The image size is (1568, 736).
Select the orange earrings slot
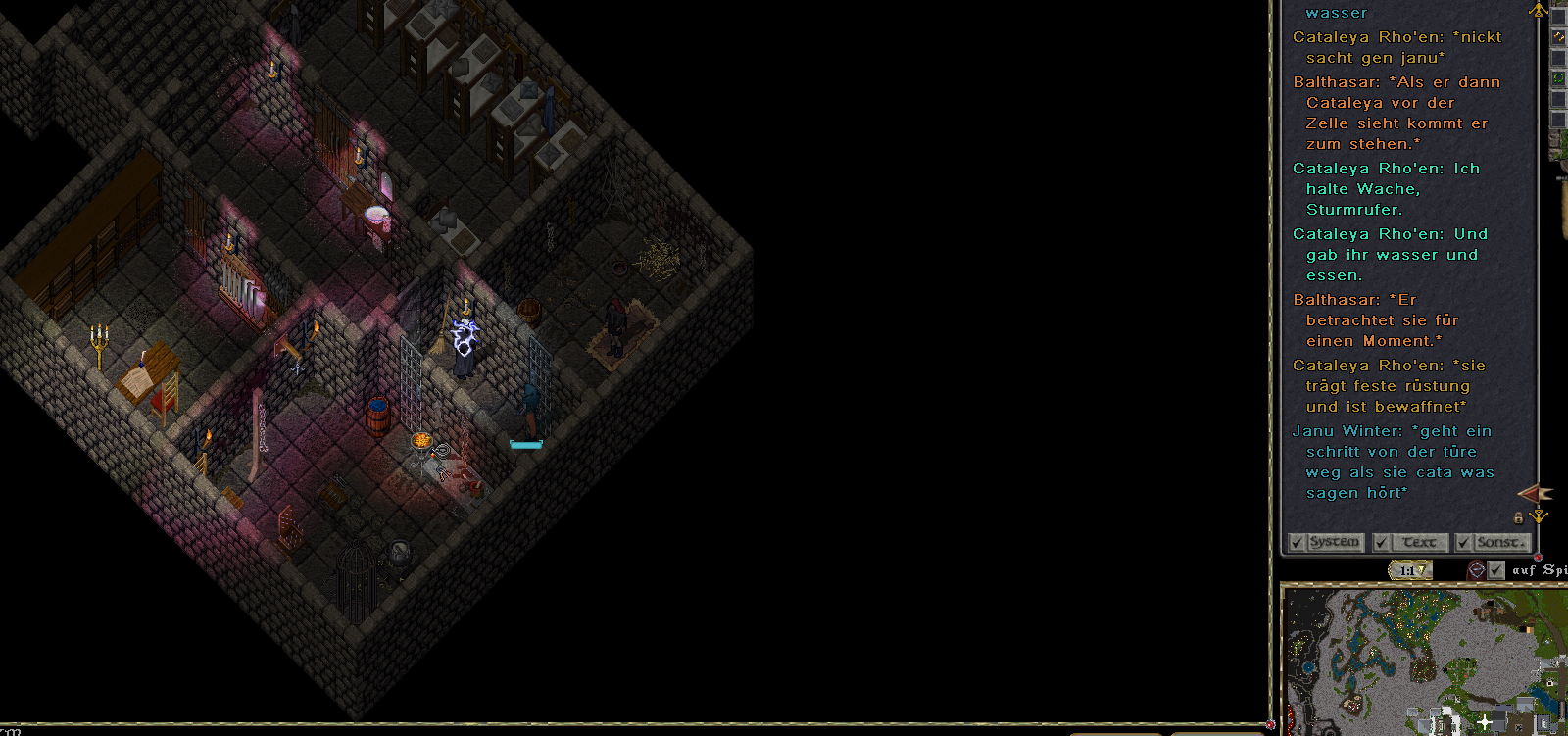point(1558,36)
